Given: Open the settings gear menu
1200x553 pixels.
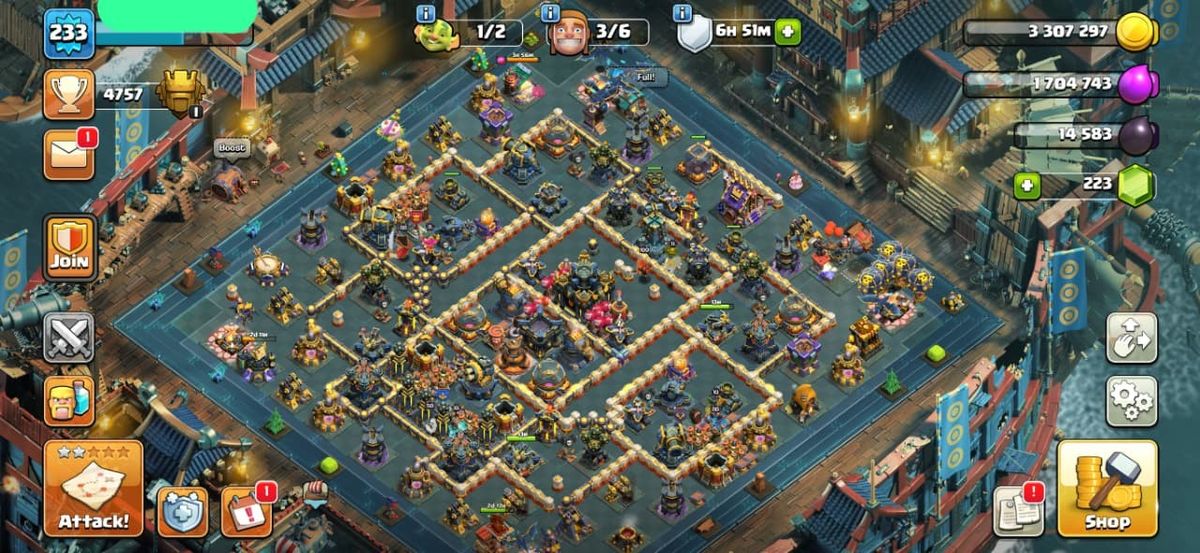Looking at the screenshot, I should pyautogui.click(x=1131, y=401).
